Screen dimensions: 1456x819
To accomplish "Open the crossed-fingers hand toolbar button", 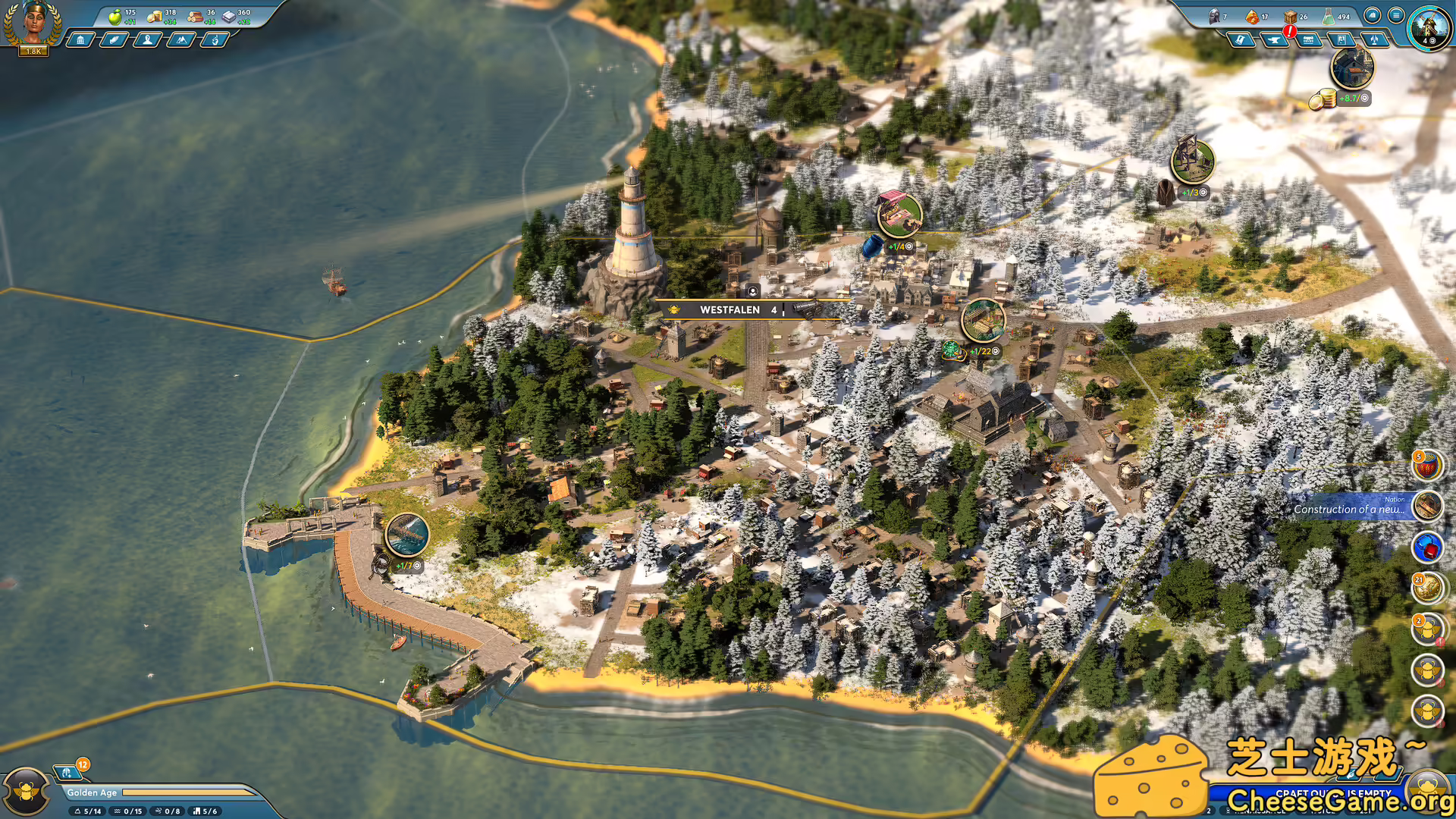I will pos(215,39).
